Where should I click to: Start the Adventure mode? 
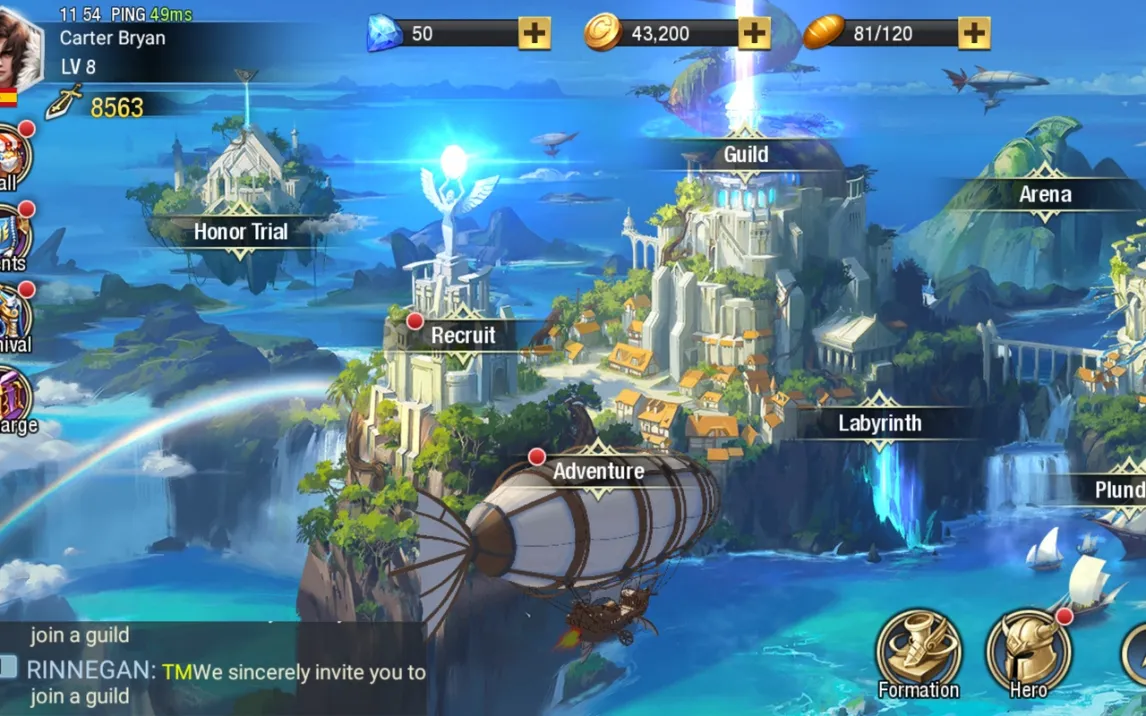tap(598, 471)
